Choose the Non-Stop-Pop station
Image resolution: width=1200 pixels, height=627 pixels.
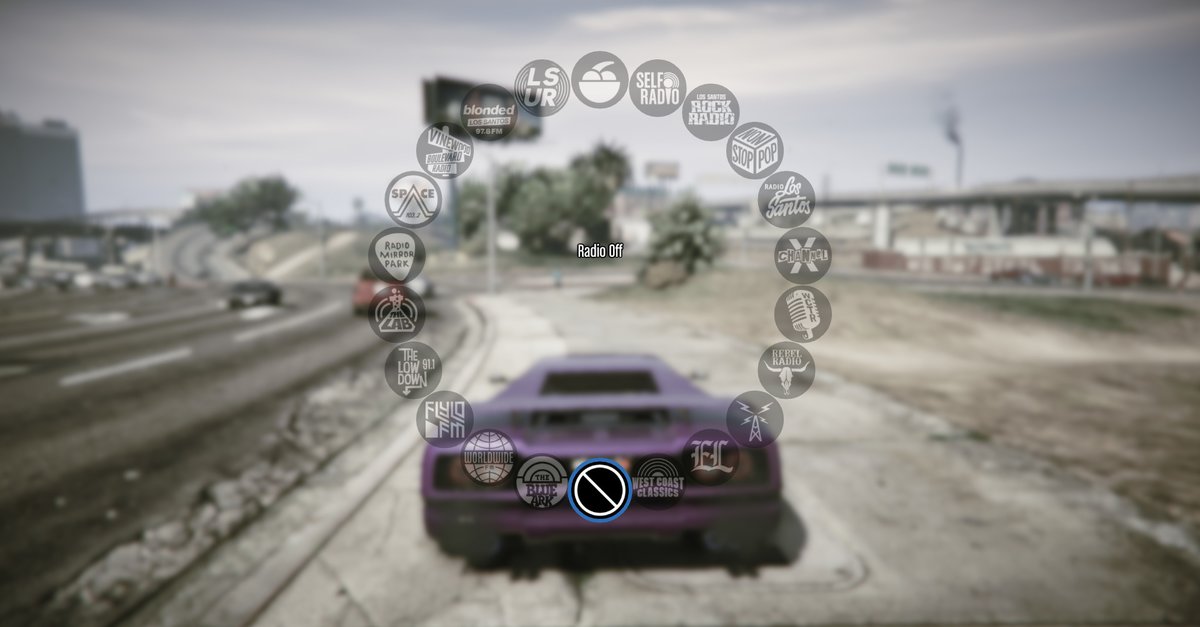coord(755,151)
